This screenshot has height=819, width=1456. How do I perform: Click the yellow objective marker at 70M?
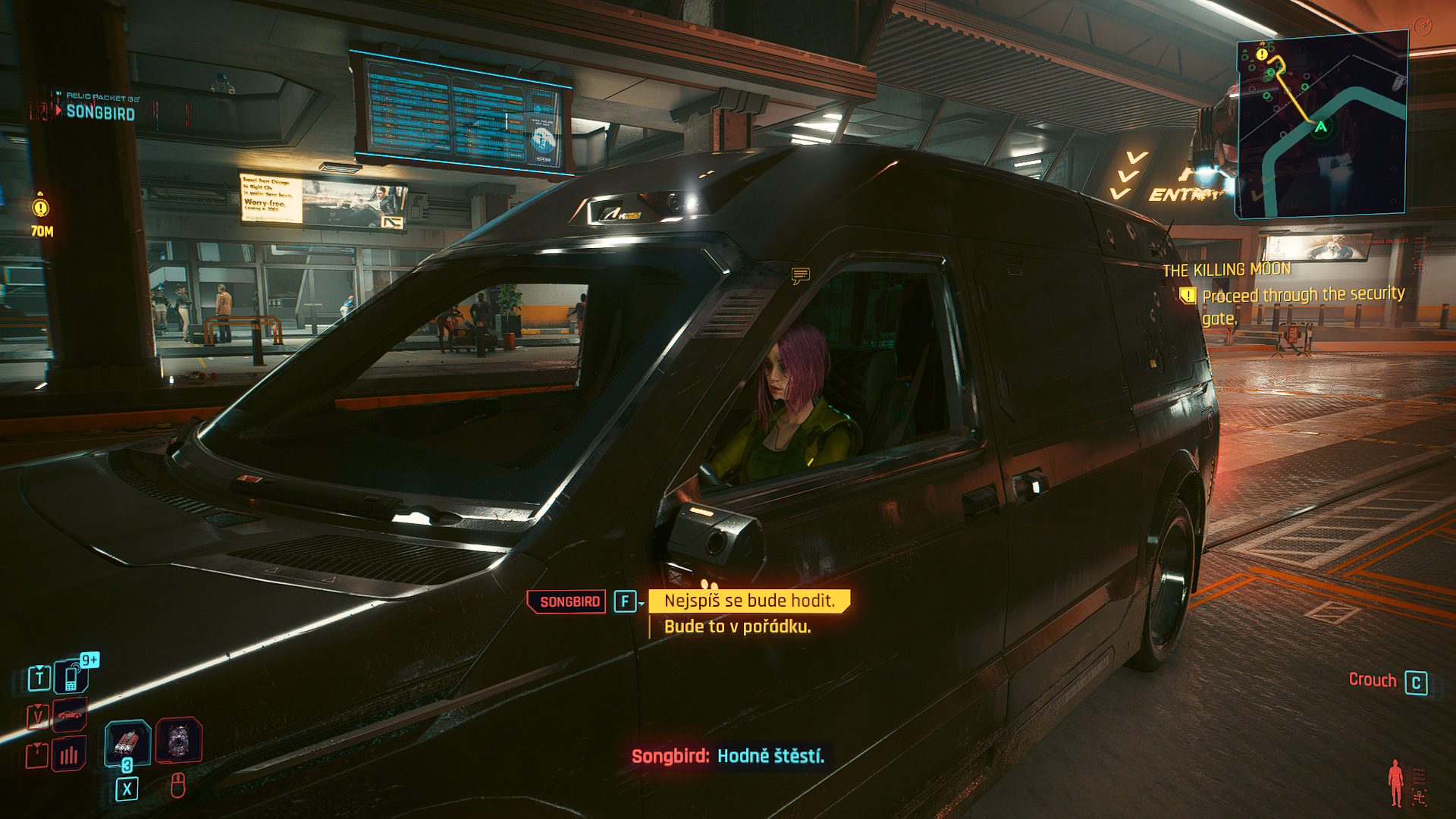(41, 207)
